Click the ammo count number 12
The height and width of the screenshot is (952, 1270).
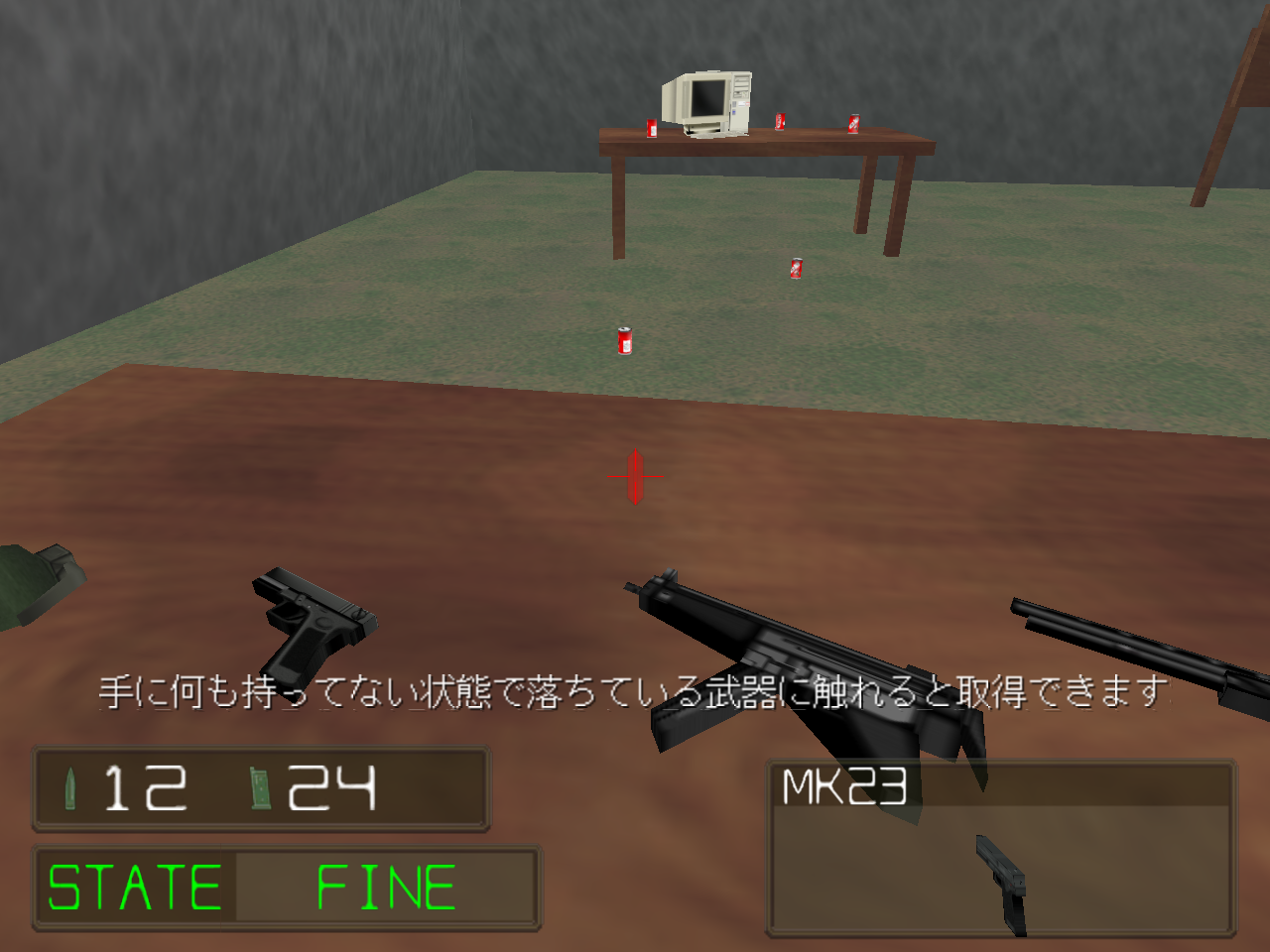pos(144,788)
